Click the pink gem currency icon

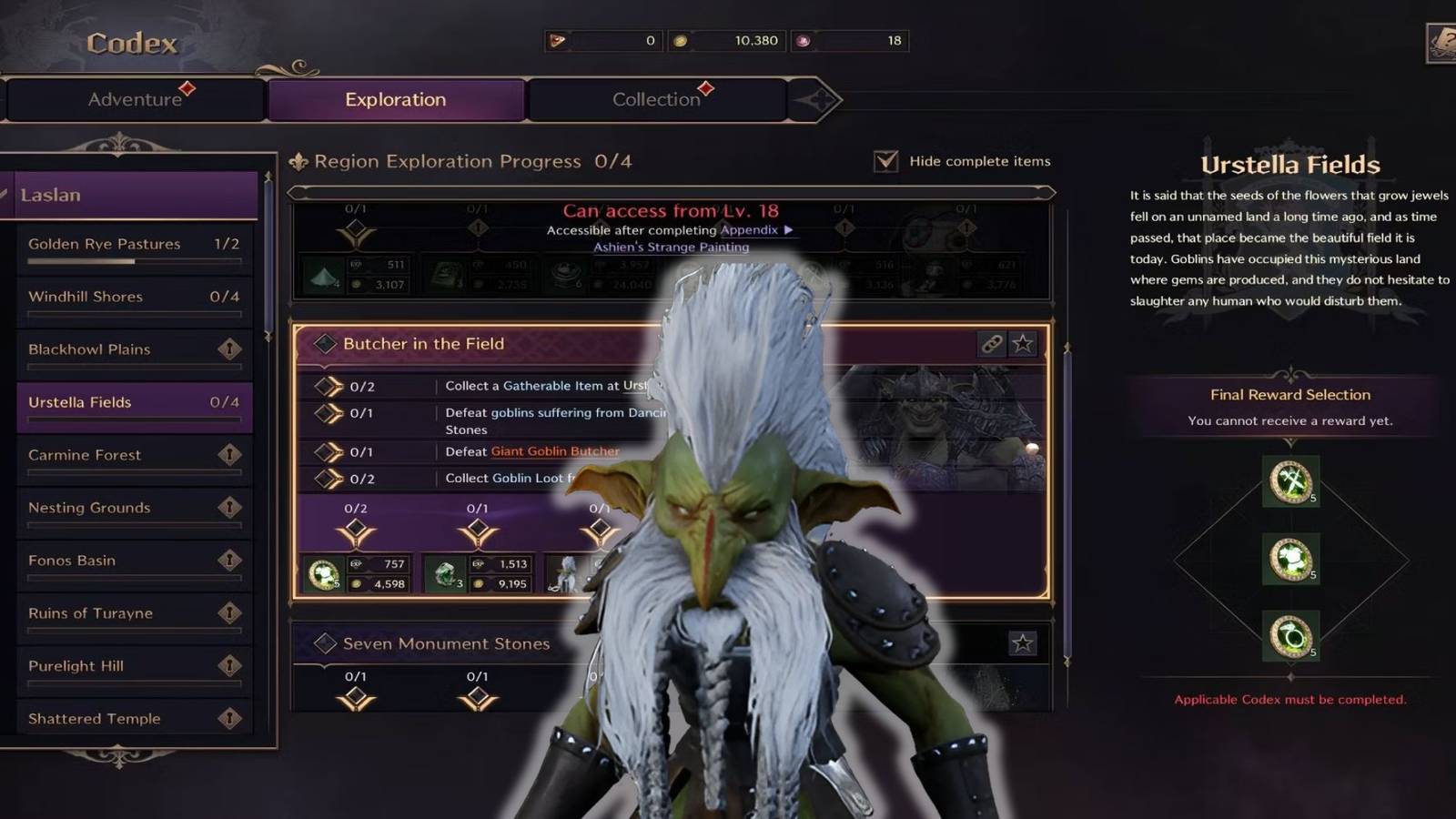coord(804,41)
